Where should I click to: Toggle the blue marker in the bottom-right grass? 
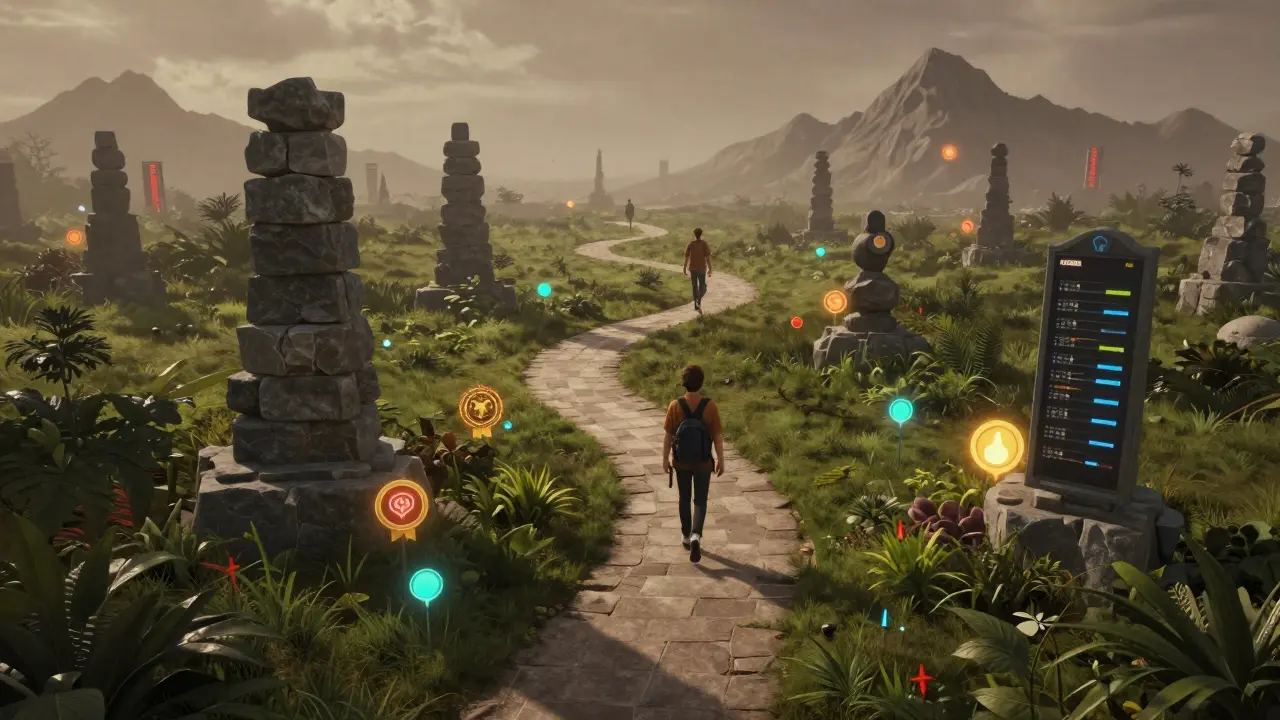(x=885, y=618)
